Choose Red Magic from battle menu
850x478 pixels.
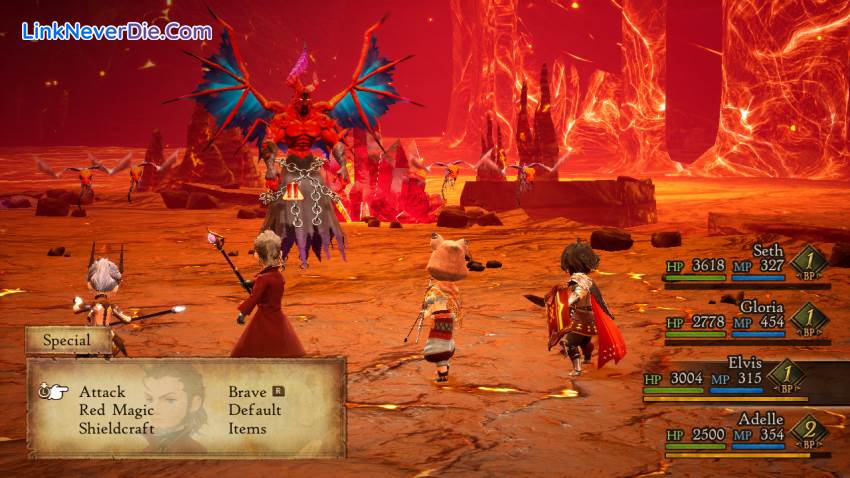point(116,410)
